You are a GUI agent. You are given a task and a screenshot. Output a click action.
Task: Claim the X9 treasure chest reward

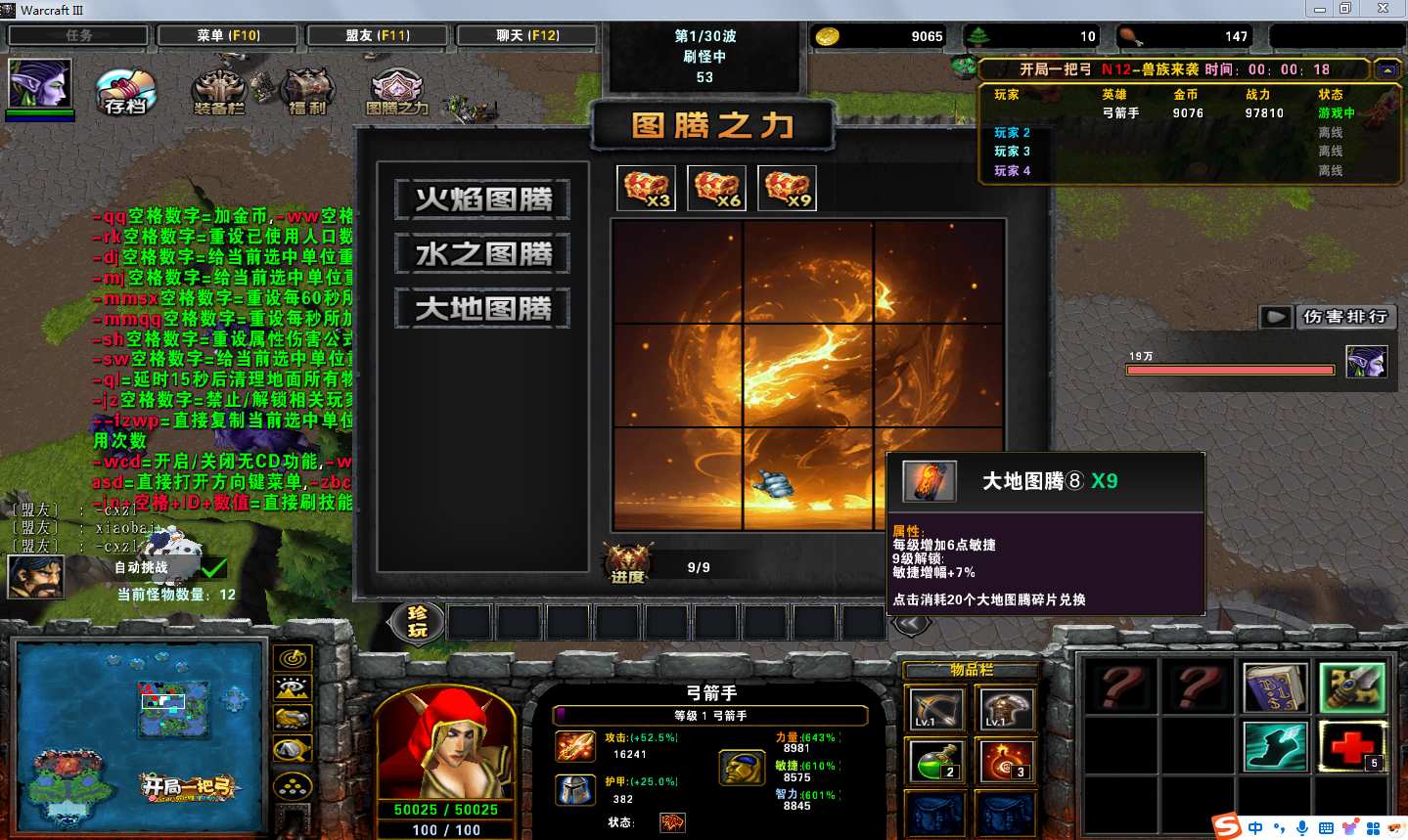pos(788,188)
